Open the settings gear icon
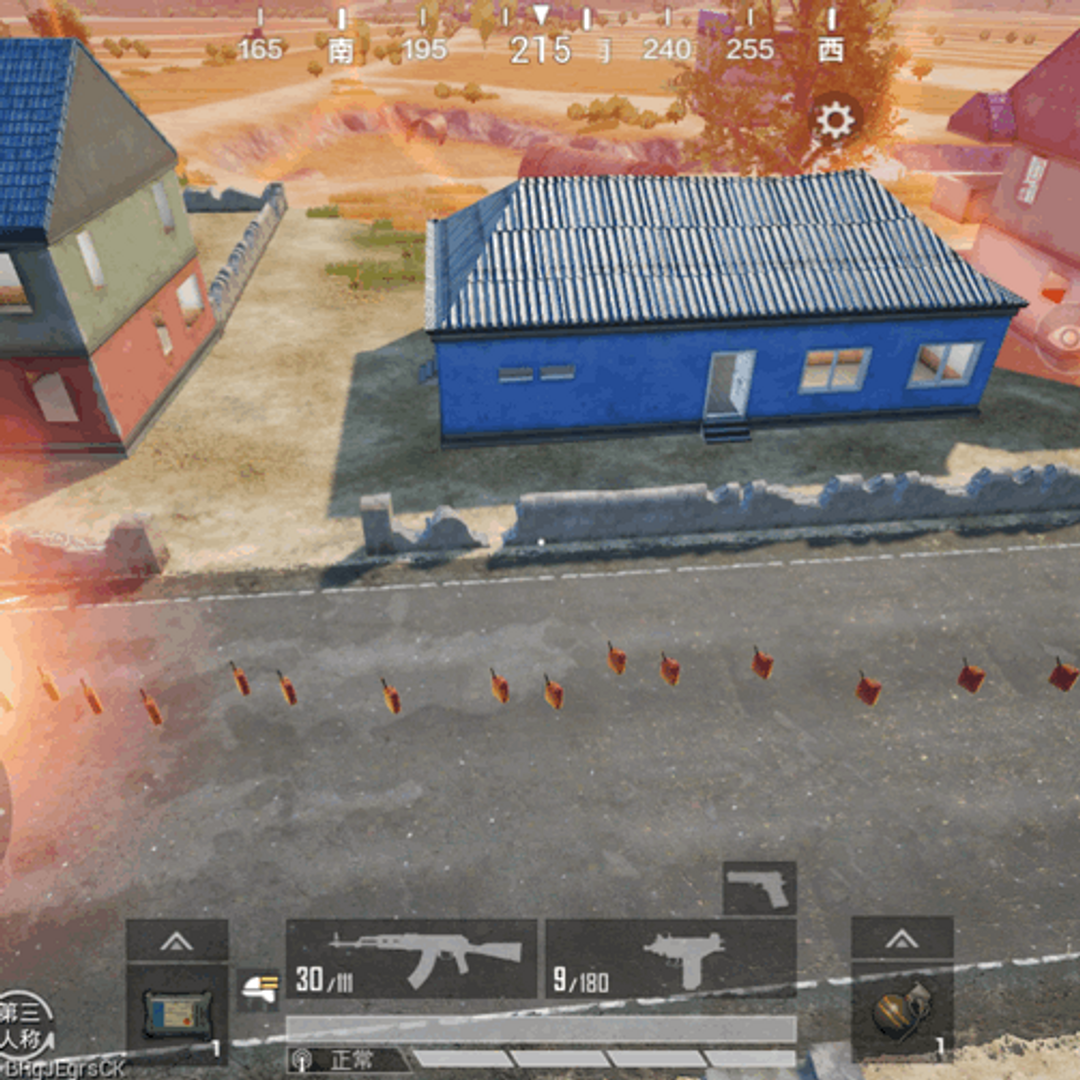The height and width of the screenshot is (1080, 1080). (835, 121)
